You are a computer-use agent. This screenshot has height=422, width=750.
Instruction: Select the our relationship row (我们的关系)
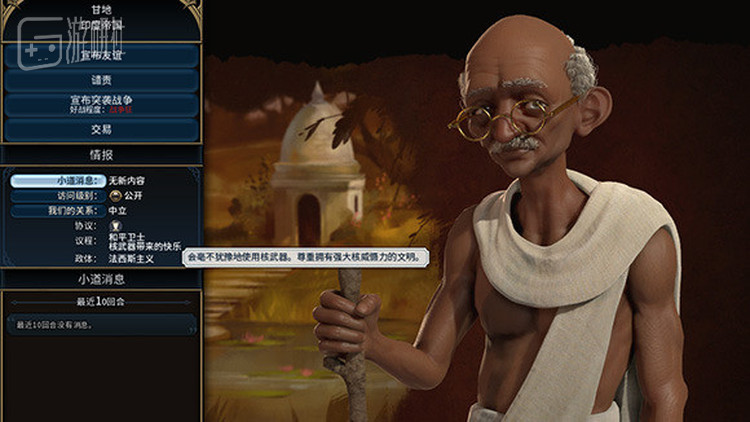[58, 211]
